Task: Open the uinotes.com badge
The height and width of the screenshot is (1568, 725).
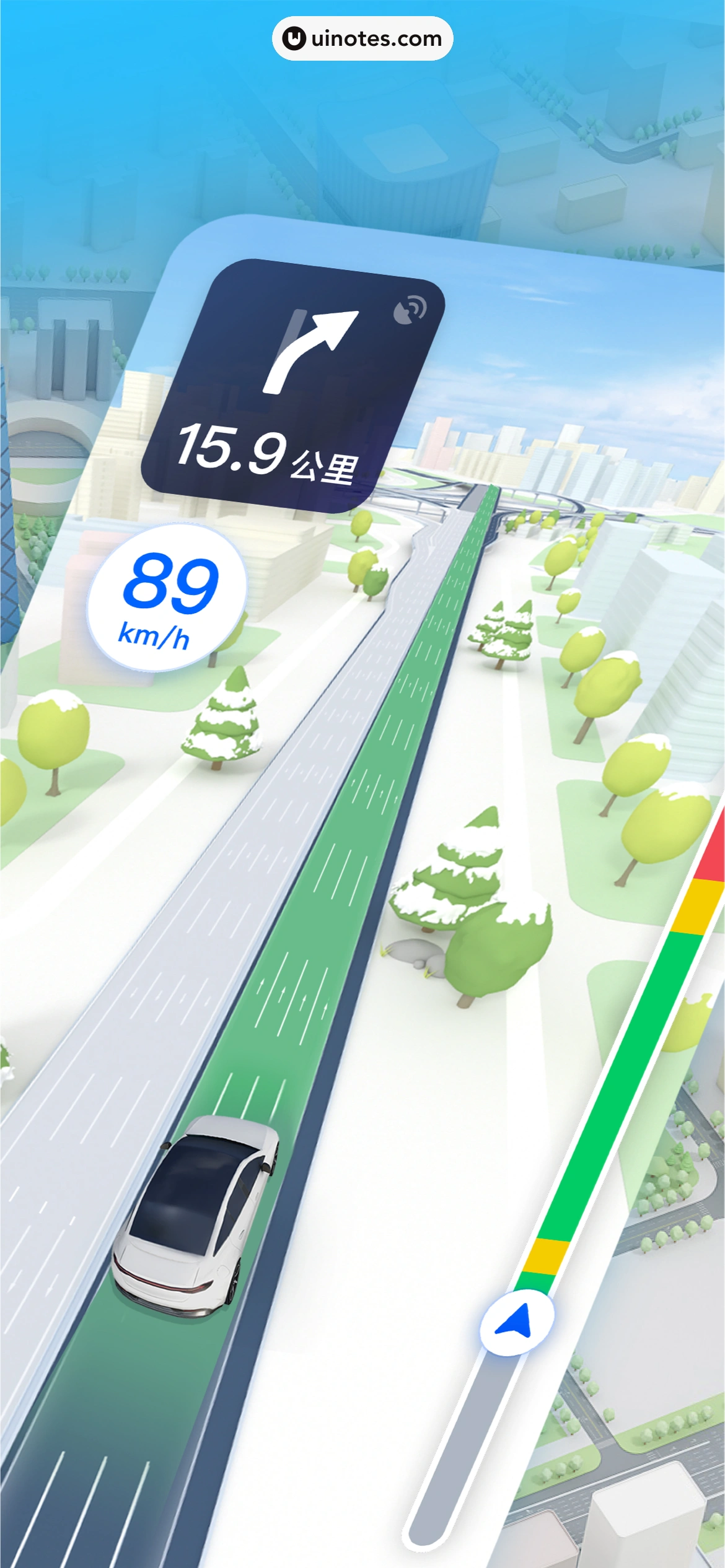Action: (x=362, y=38)
